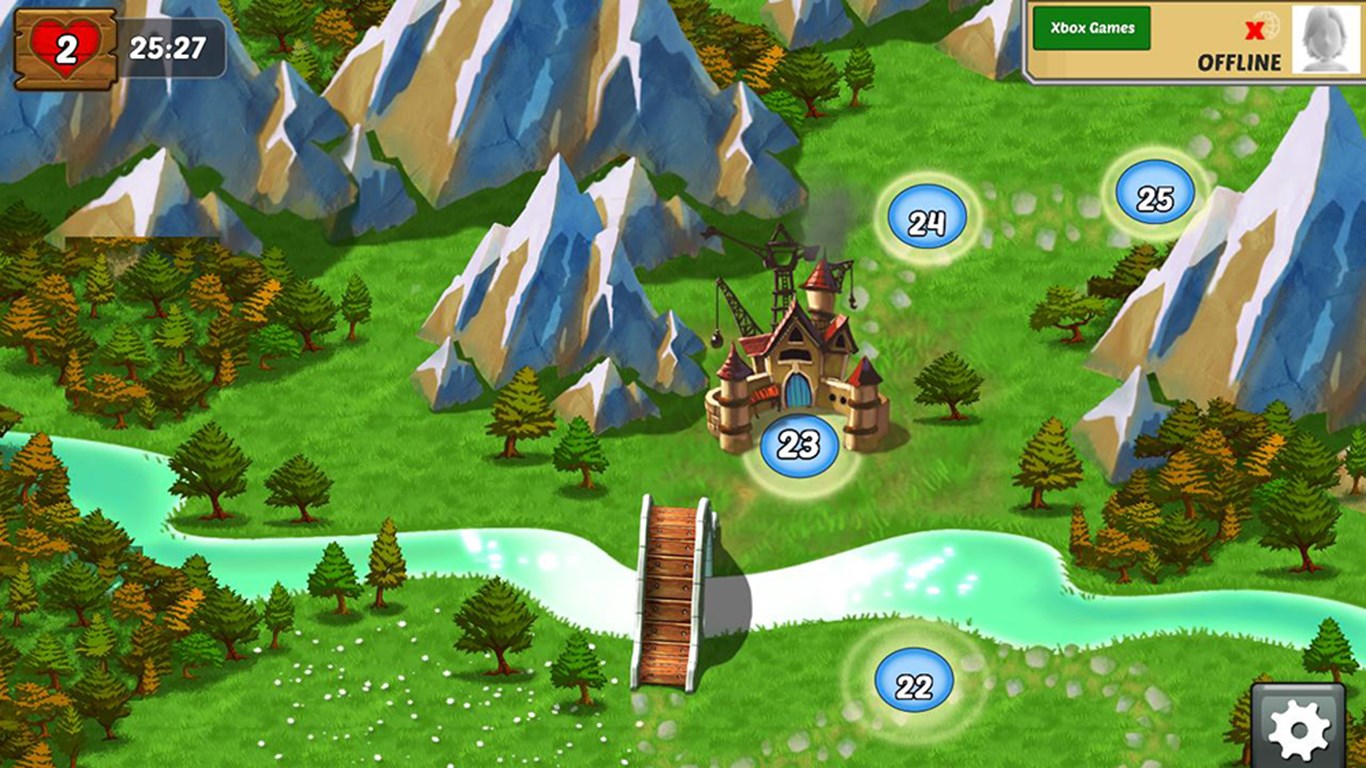Choose level 23 node by the castle
The image size is (1366, 768).
(798, 445)
